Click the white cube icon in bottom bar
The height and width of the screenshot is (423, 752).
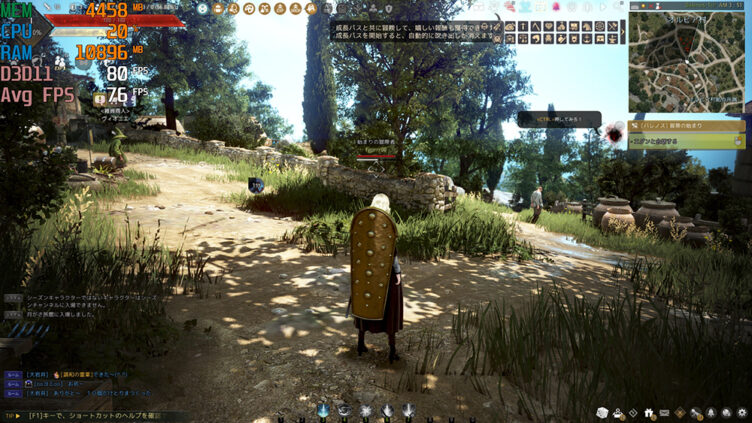pyautogui.click(x=602, y=412)
